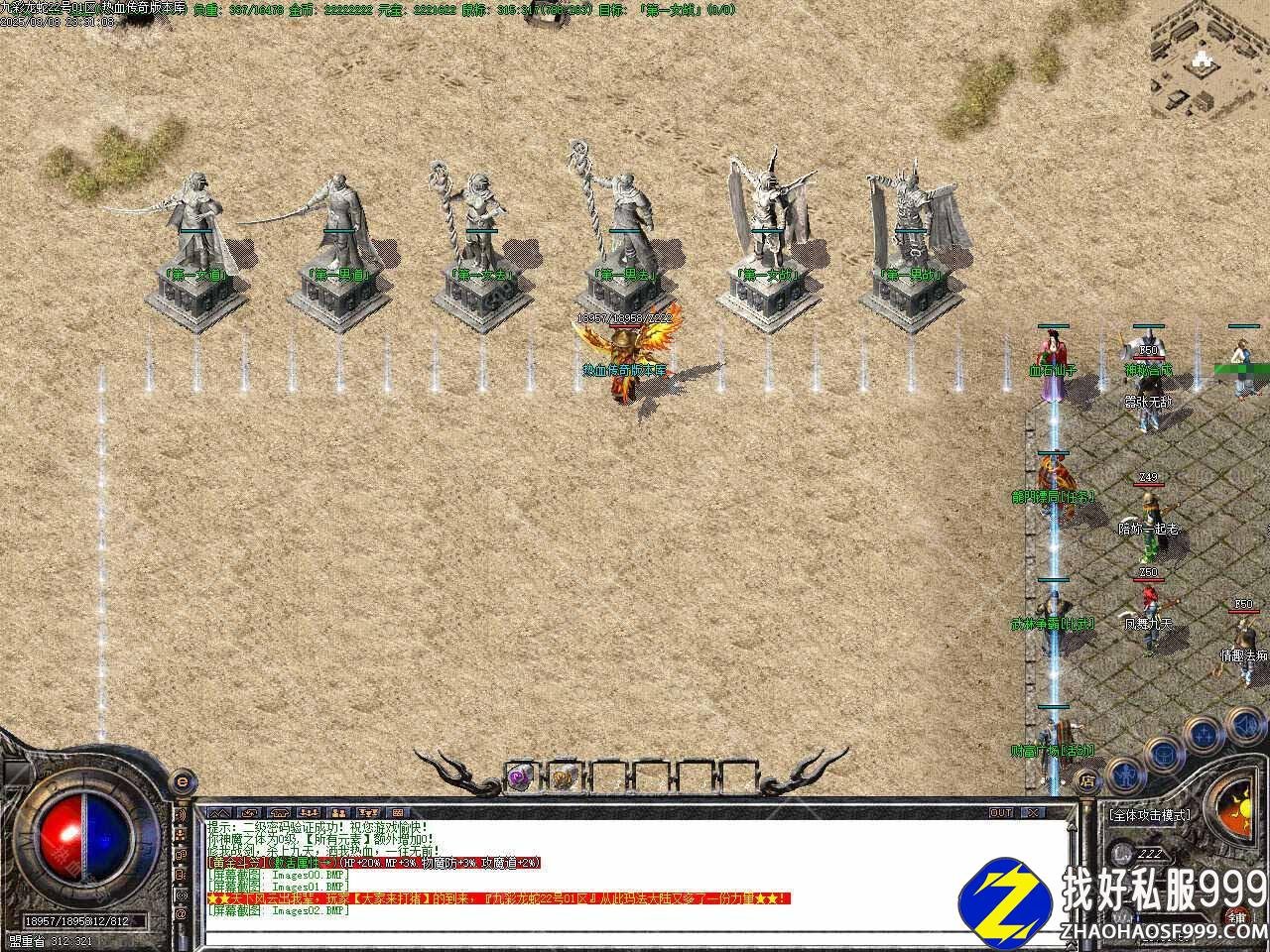Toggle the sound speaker round button
The image size is (1270, 952).
pyautogui.click(x=1244, y=726)
